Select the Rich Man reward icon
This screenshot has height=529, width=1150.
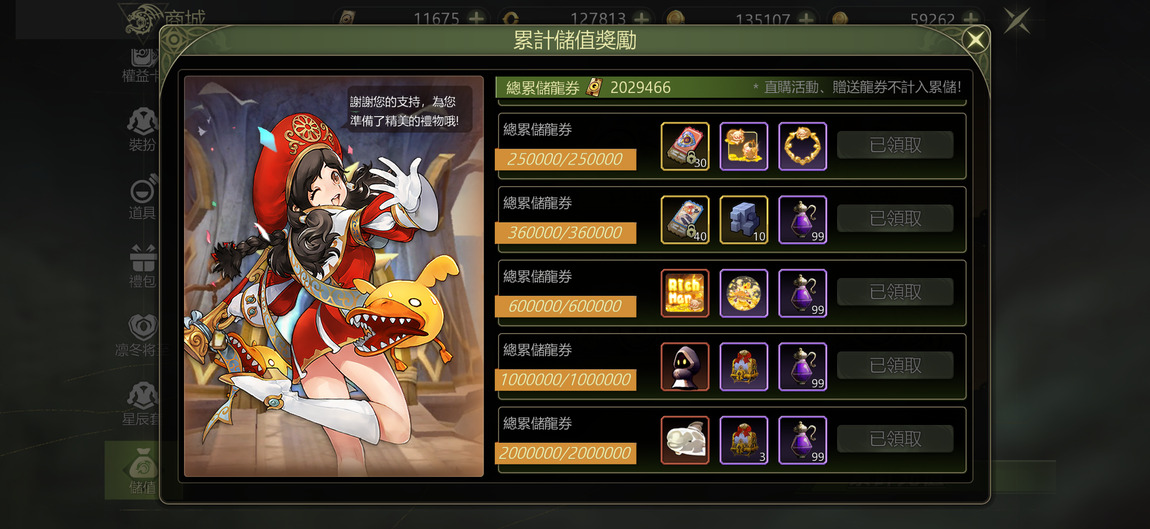(x=685, y=293)
